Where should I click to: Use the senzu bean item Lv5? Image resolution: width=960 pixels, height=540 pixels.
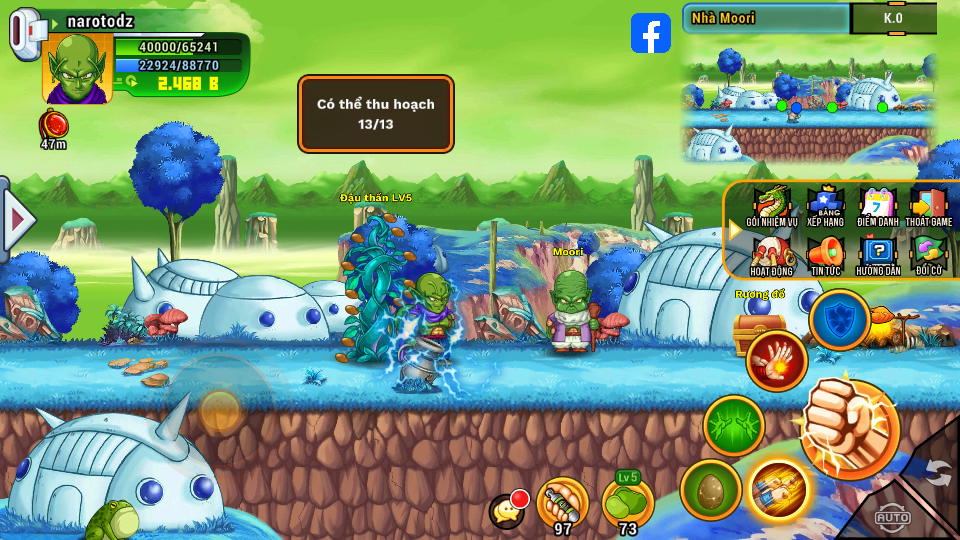pyautogui.click(x=627, y=502)
